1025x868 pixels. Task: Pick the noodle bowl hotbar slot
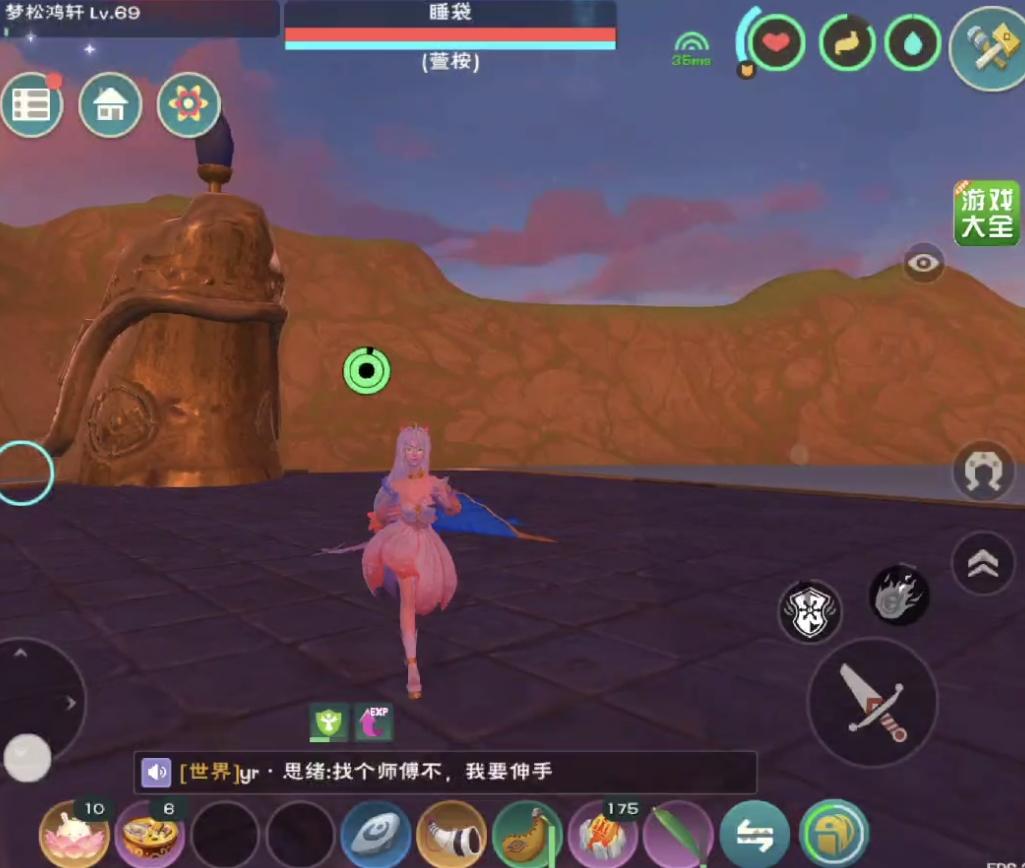click(x=149, y=834)
